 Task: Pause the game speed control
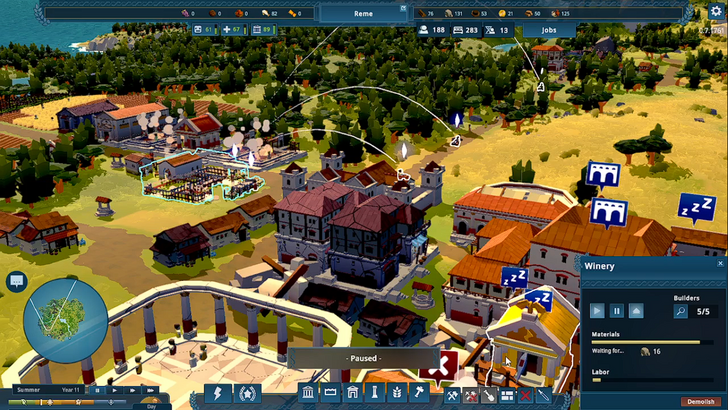click(98, 389)
